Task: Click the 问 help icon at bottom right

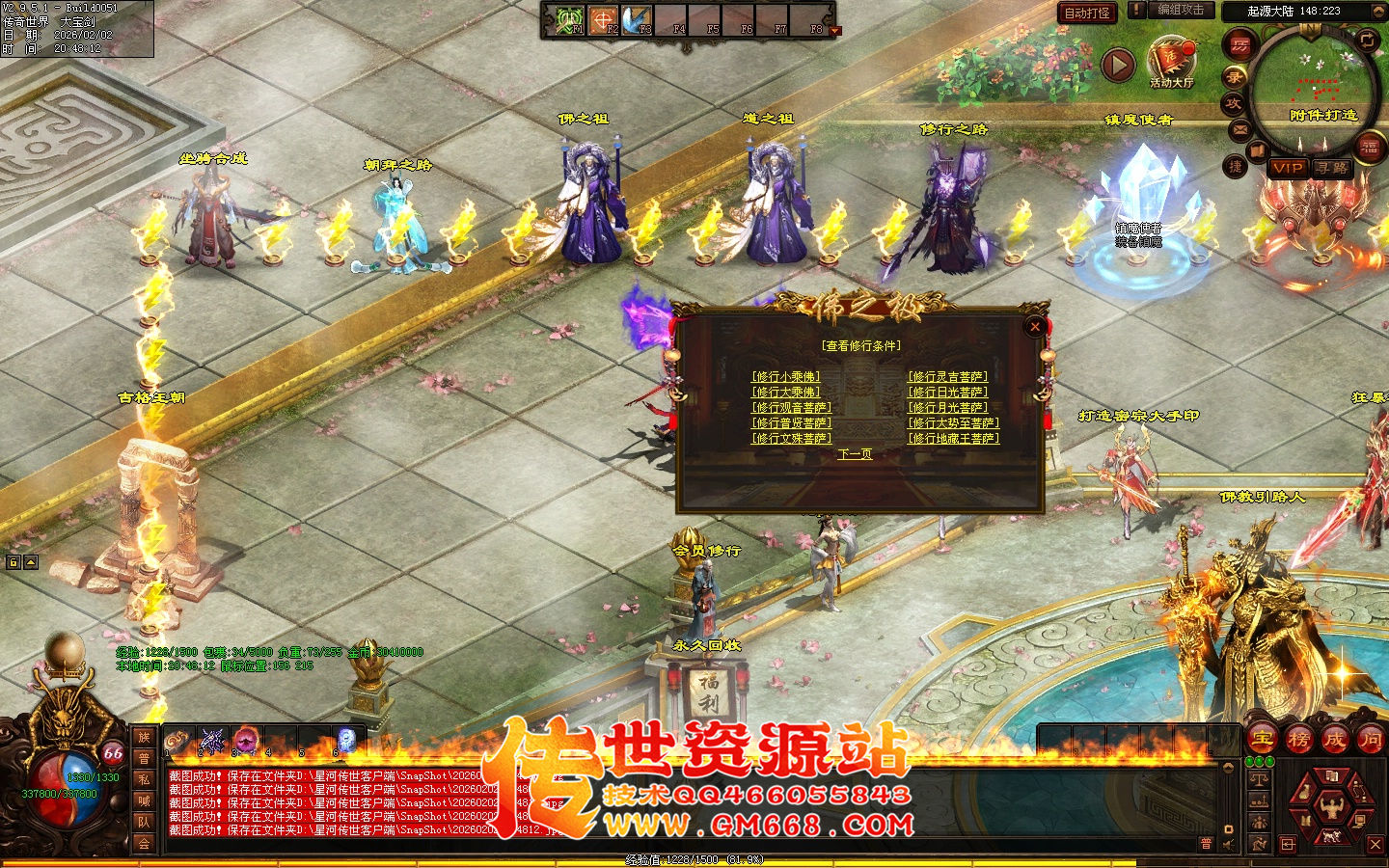Action: (x=1371, y=740)
